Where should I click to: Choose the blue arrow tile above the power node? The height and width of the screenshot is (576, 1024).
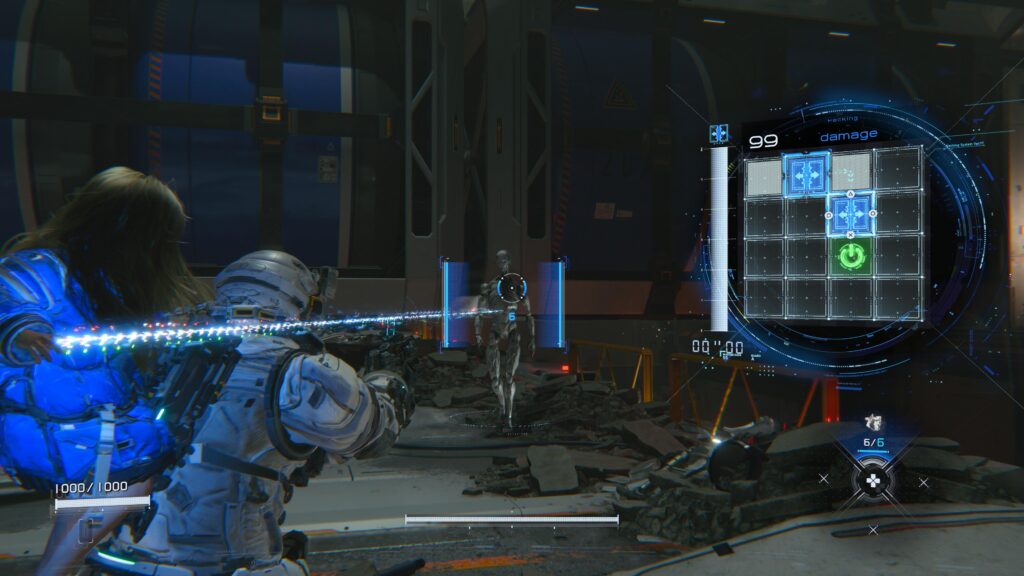(850, 213)
